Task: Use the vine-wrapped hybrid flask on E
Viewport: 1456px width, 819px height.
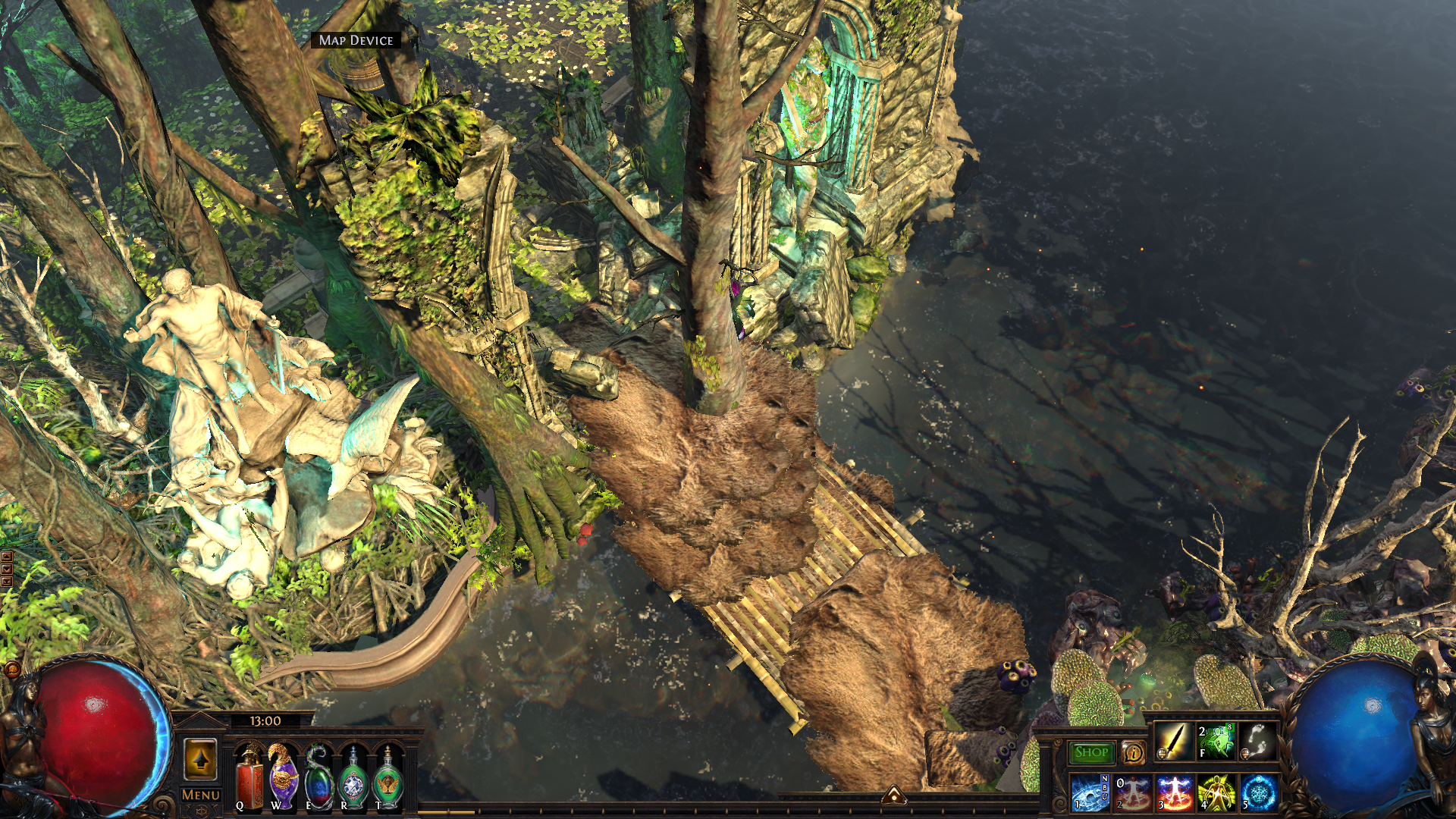Action: point(318,777)
